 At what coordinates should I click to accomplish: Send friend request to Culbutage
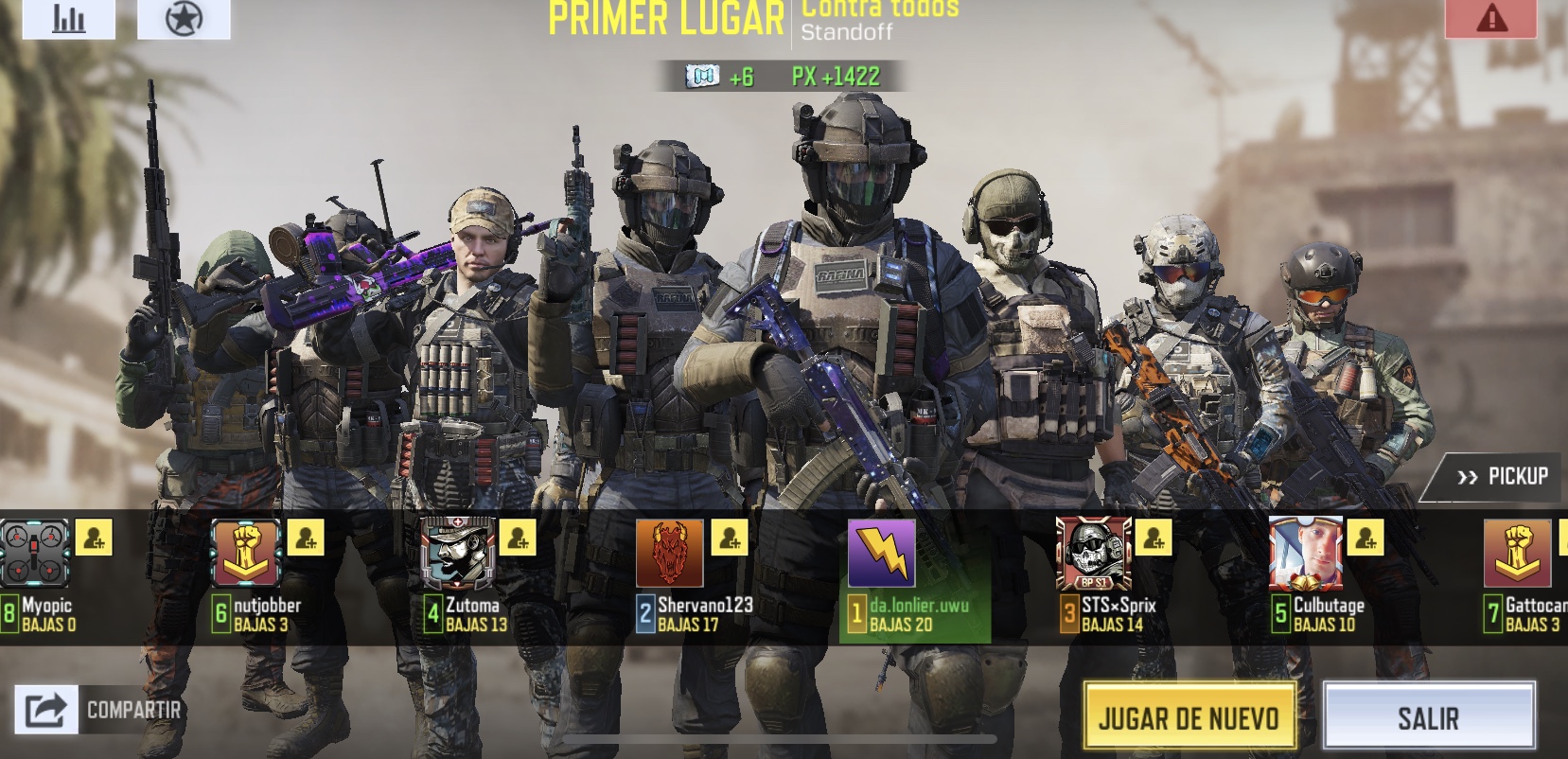click(1365, 538)
